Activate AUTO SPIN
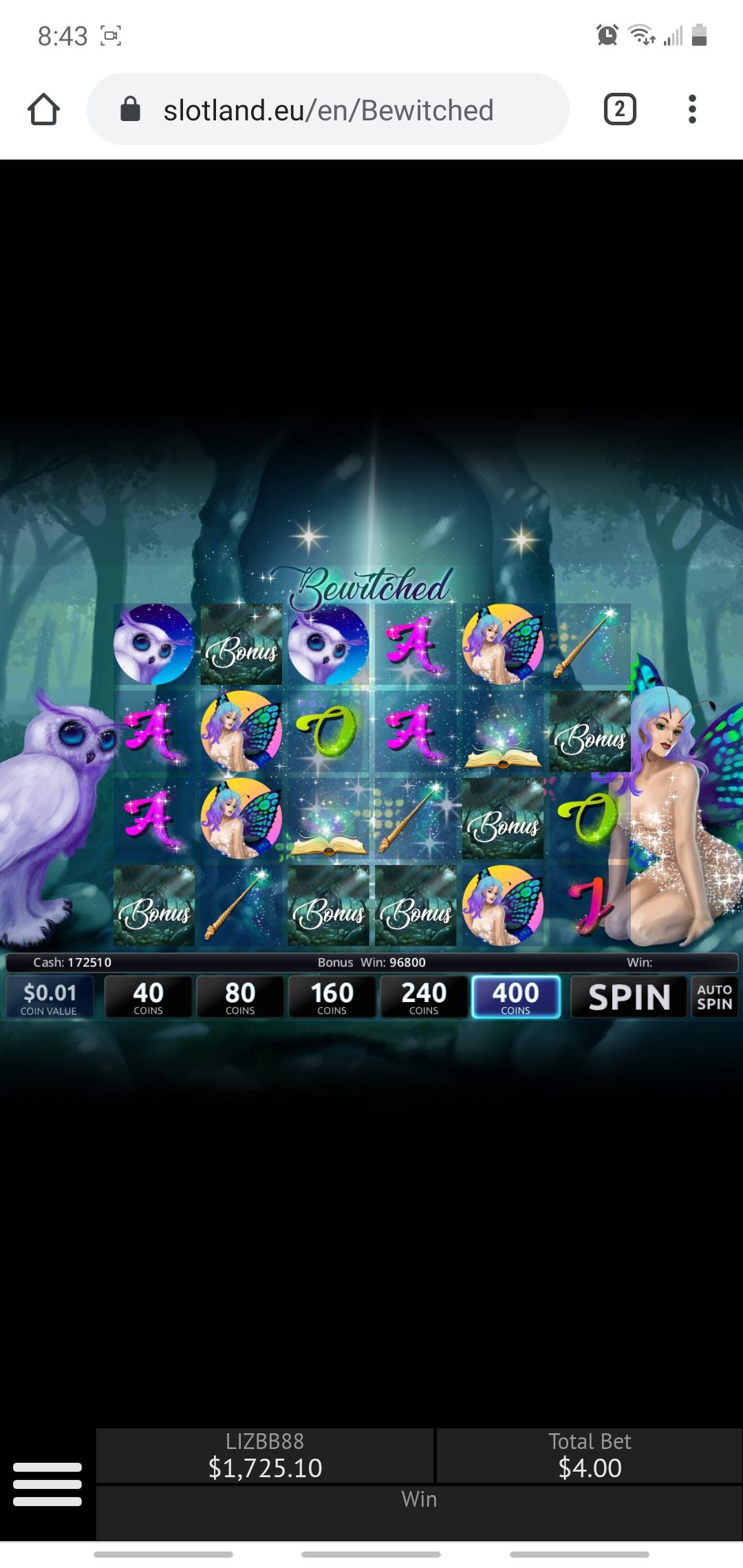Image resolution: width=743 pixels, height=1568 pixels. click(x=714, y=997)
